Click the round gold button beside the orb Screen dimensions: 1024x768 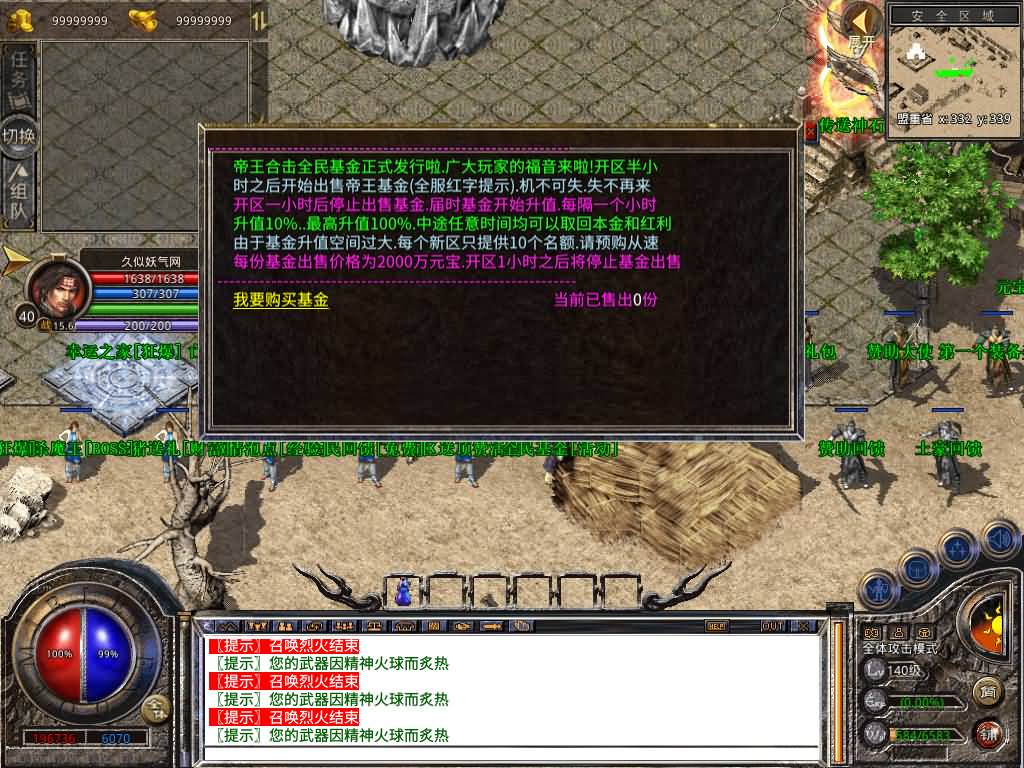click(x=156, y=710)
